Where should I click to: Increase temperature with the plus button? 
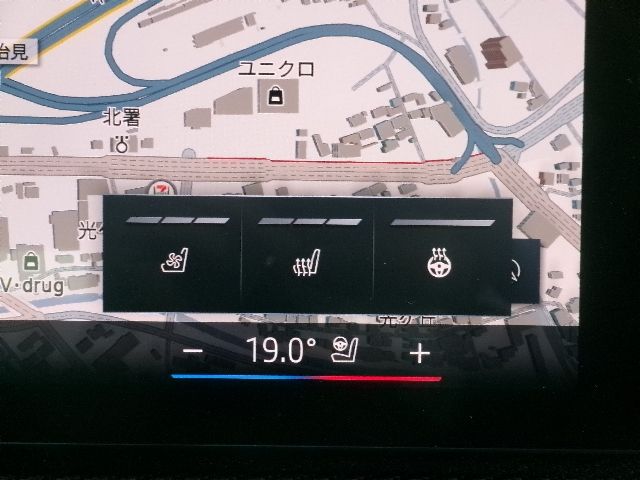[x=420, y=352]
